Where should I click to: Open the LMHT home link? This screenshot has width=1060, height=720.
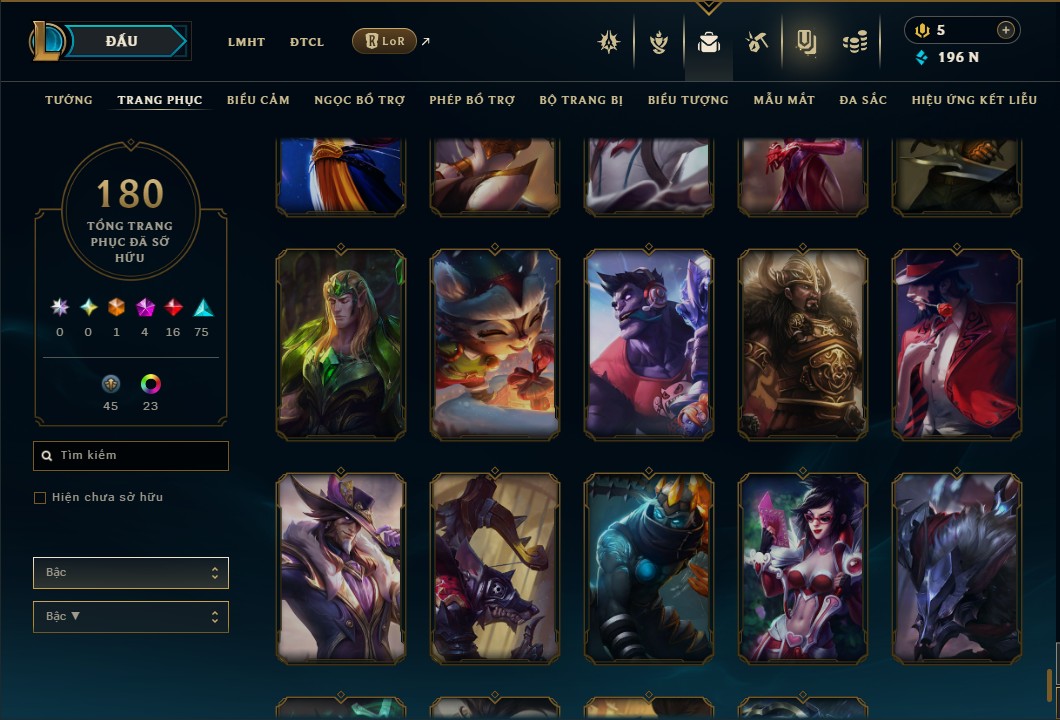click(x=246, y=42)
